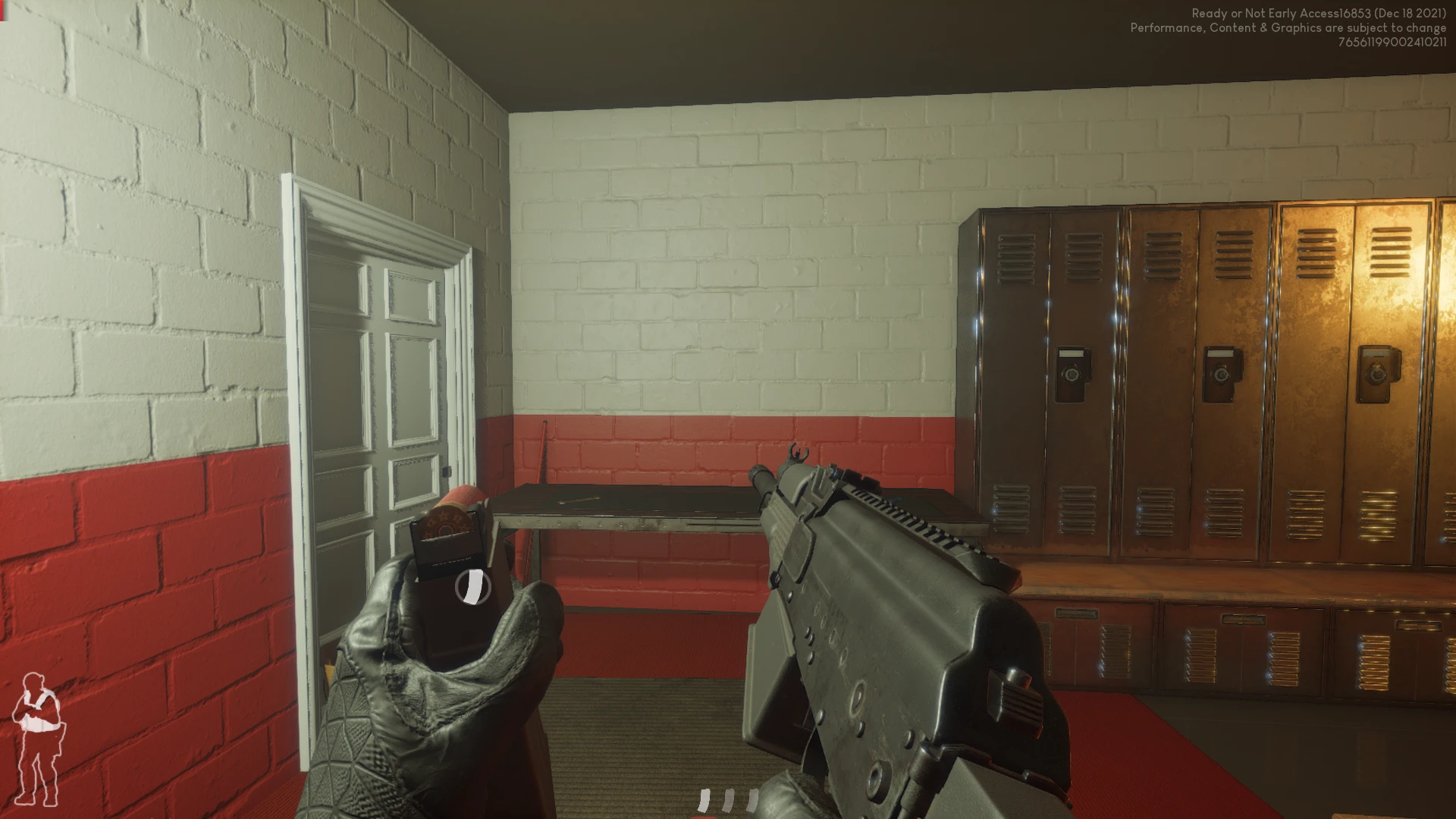Click the ammo check radial indicator

click(474, 588)
